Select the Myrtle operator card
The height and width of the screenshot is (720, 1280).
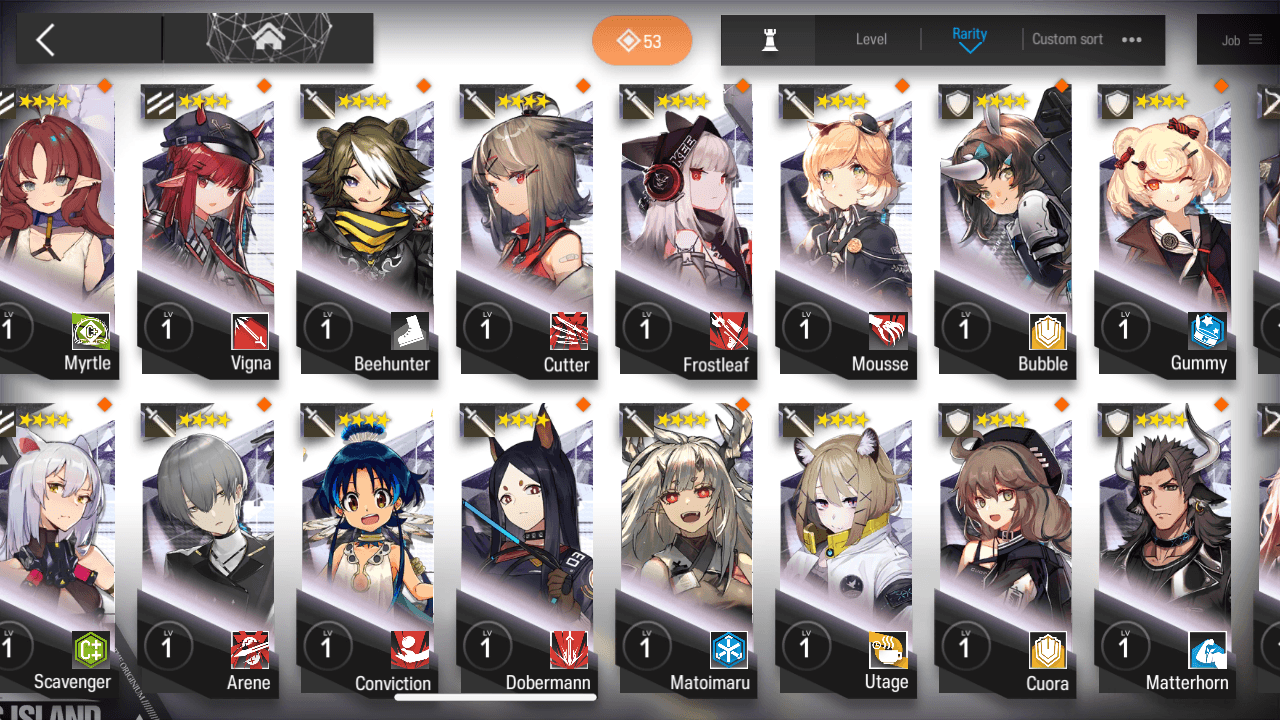58,230
